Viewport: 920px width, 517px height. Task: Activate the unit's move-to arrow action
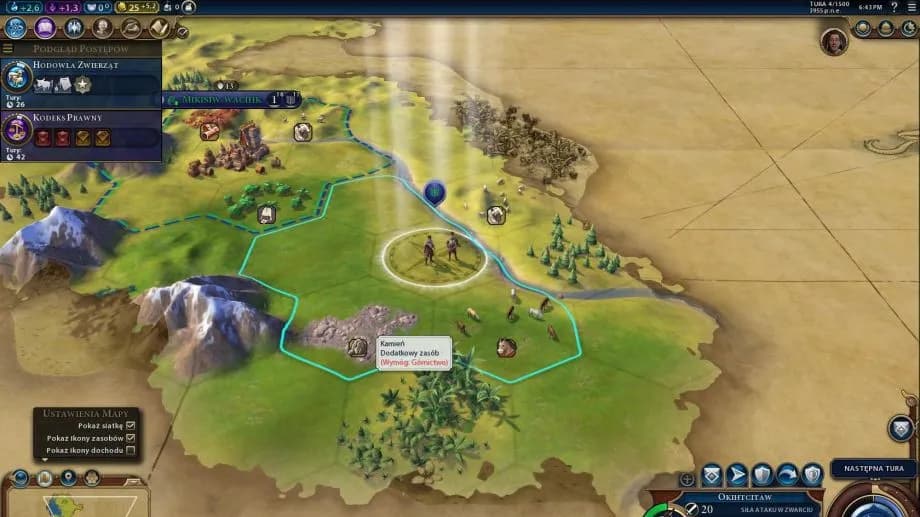737,474
